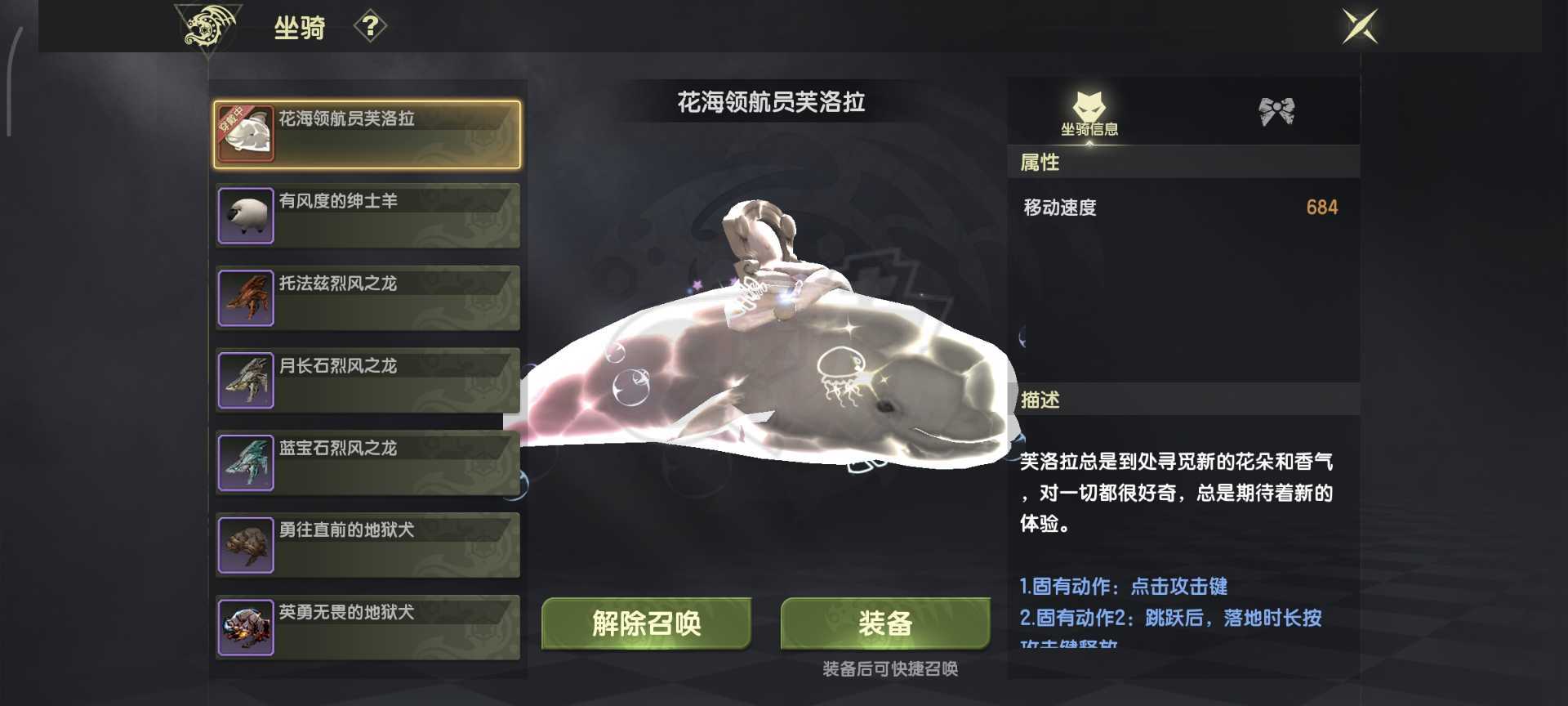Click the hellhound icon for 勇往直前的地狱犬
The height and width of the screenshot is (706, 1568).
244,545
